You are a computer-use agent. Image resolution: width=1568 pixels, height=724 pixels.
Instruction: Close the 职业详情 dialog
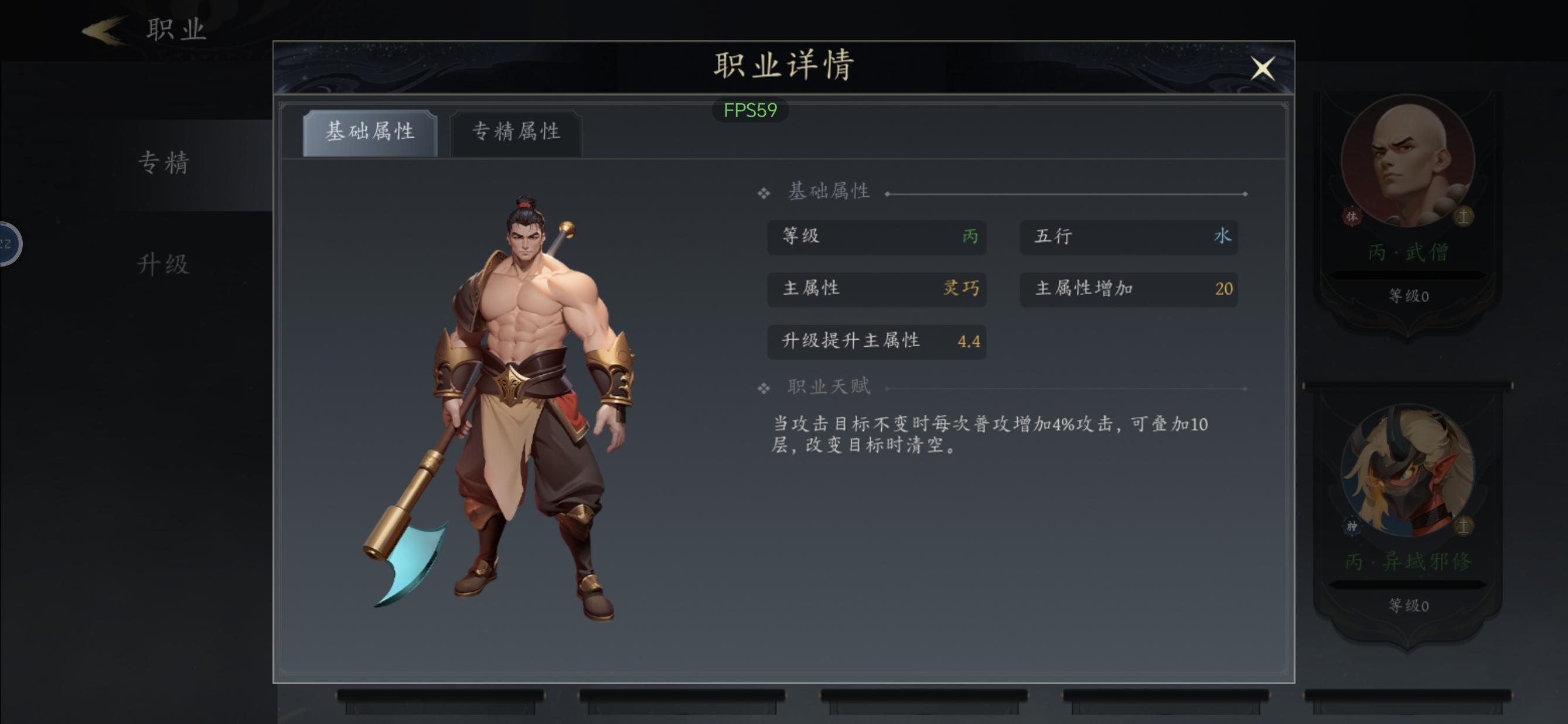click(x=1264, y=69)
